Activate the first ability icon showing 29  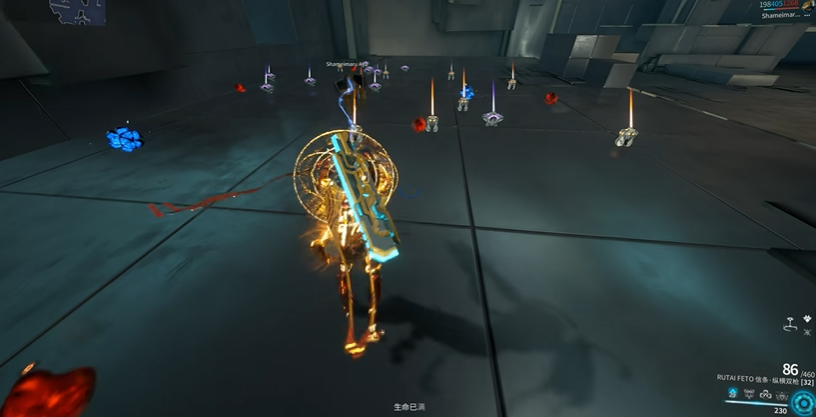732,394
